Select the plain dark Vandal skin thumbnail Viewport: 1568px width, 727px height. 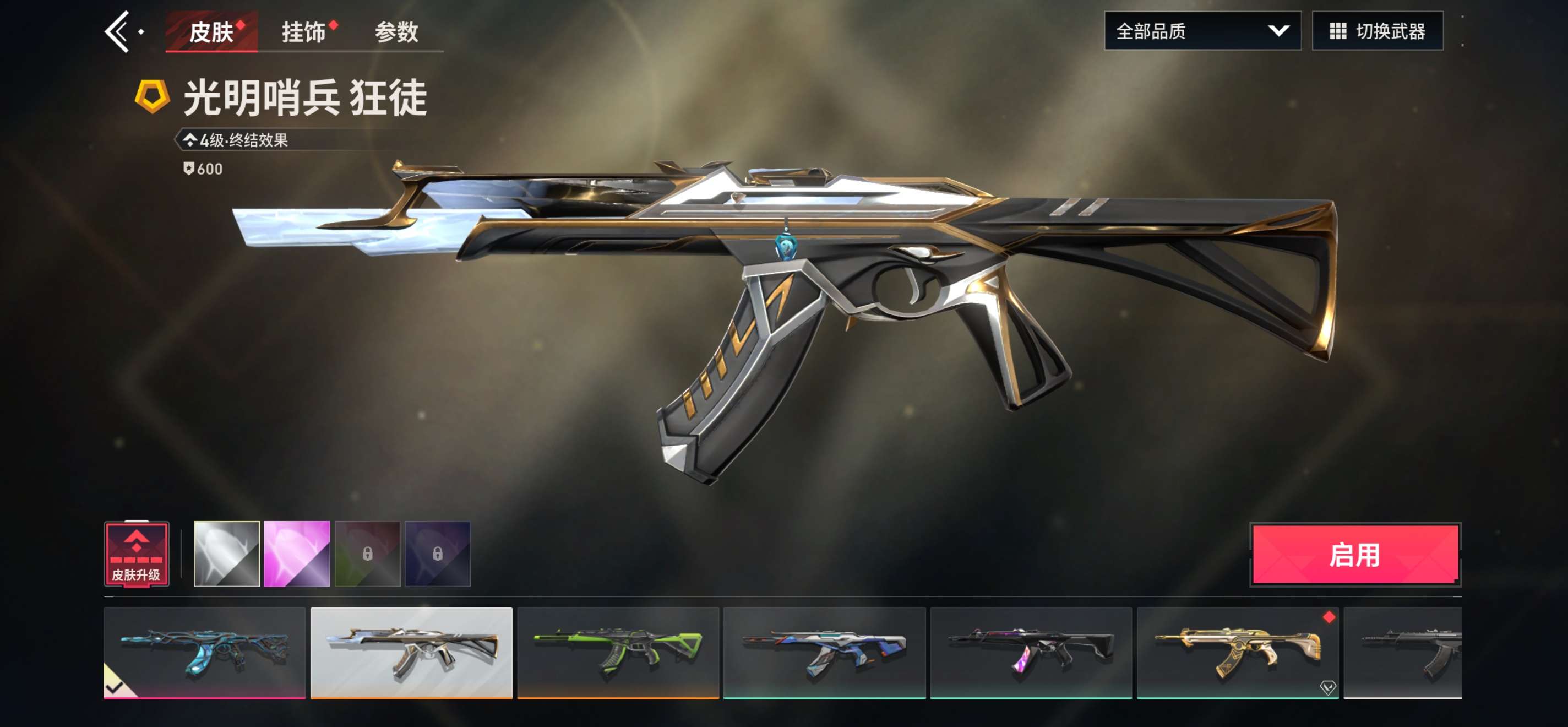[1402, 652]
